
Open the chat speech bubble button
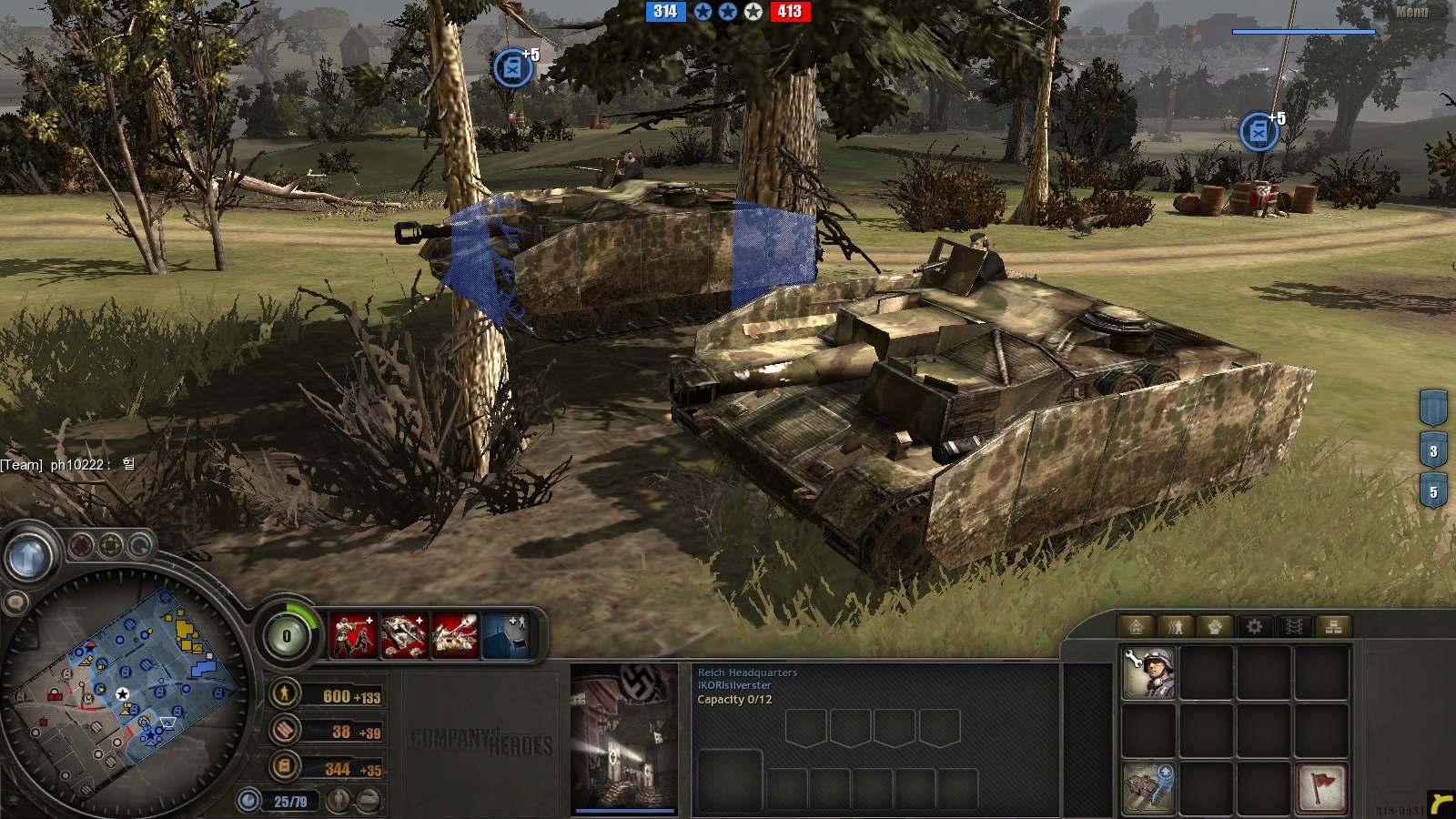[x=15, y=602]
